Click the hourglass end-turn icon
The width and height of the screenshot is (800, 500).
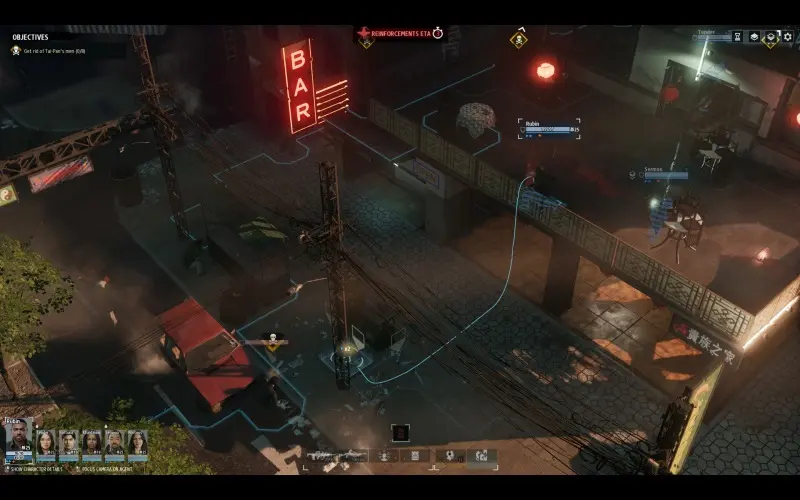click(737, 37)
